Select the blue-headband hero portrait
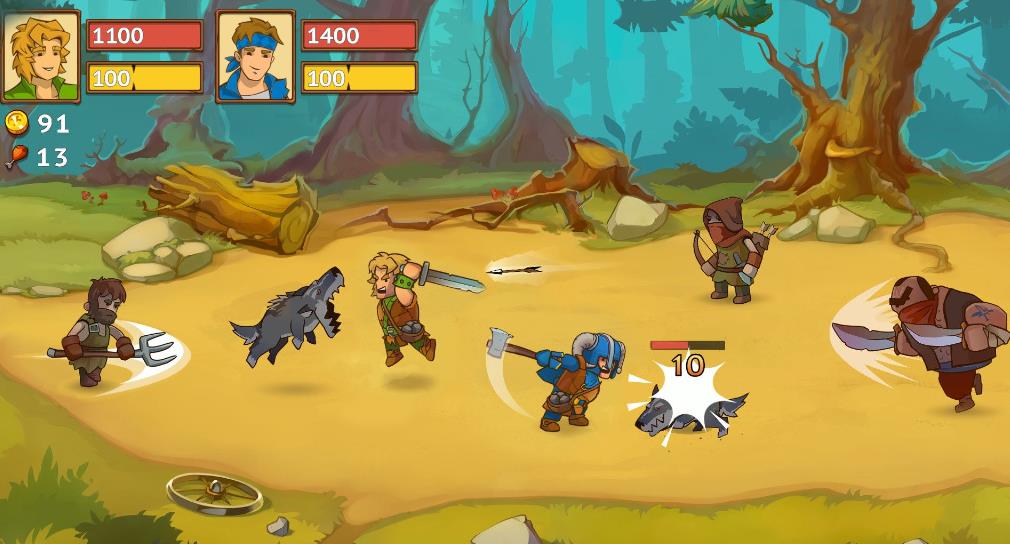The image size is (1010, 544). pyautogui.click(x=255, y=57)
